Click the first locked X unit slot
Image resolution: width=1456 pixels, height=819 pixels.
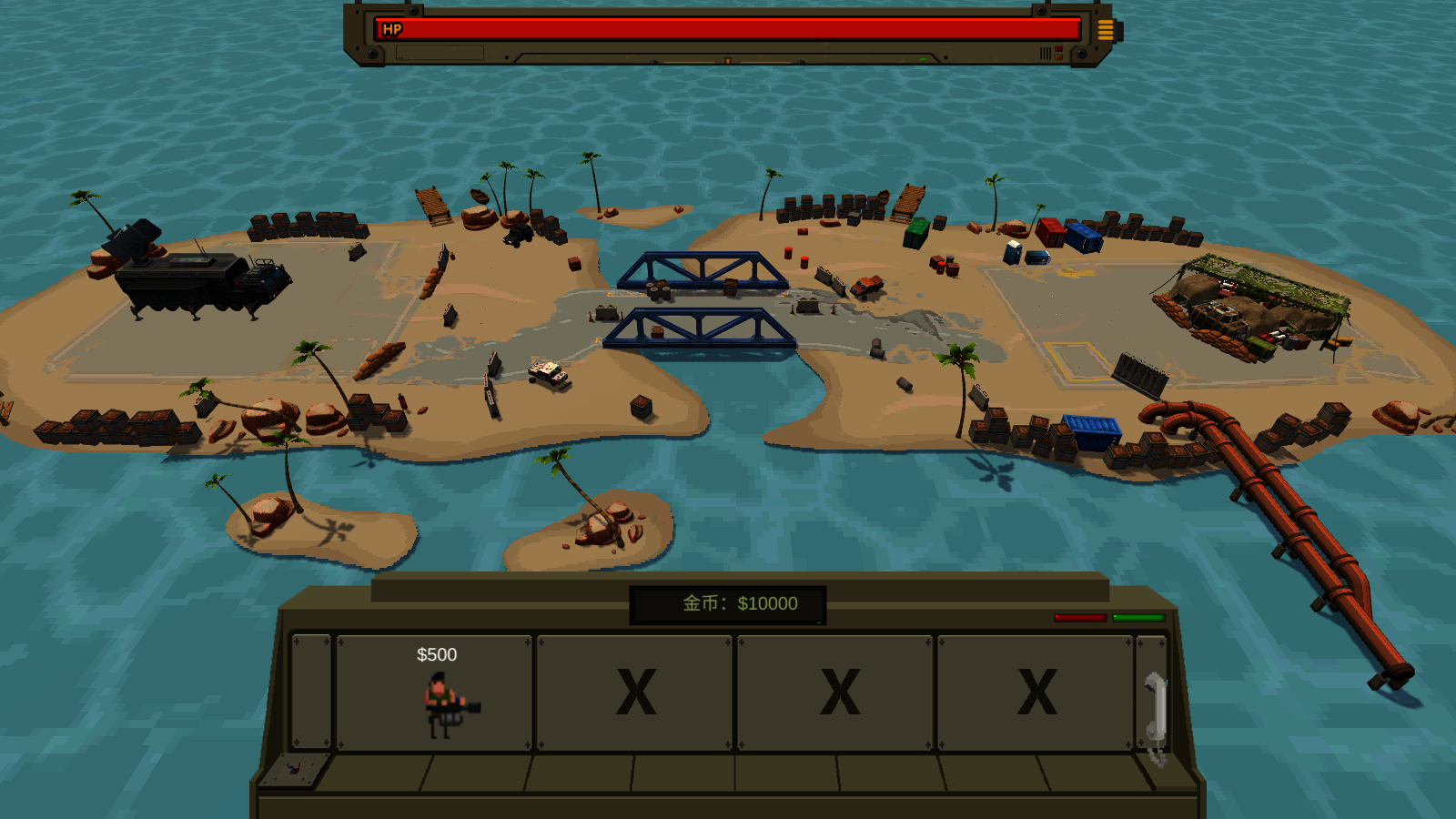[636, 692]
